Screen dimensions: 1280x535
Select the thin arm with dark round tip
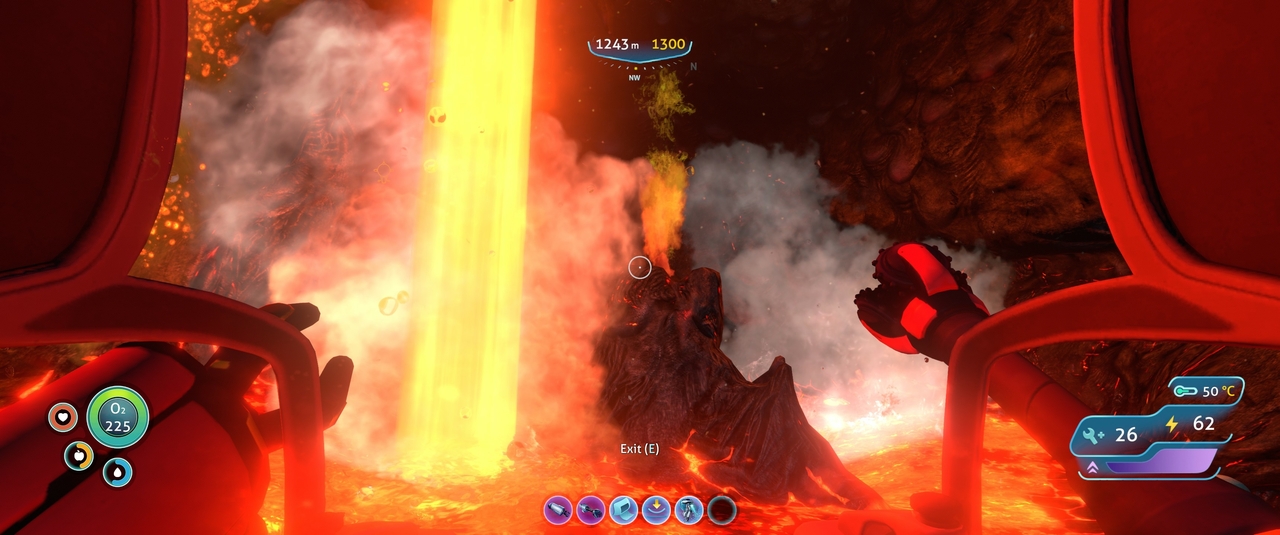[591, 510]
